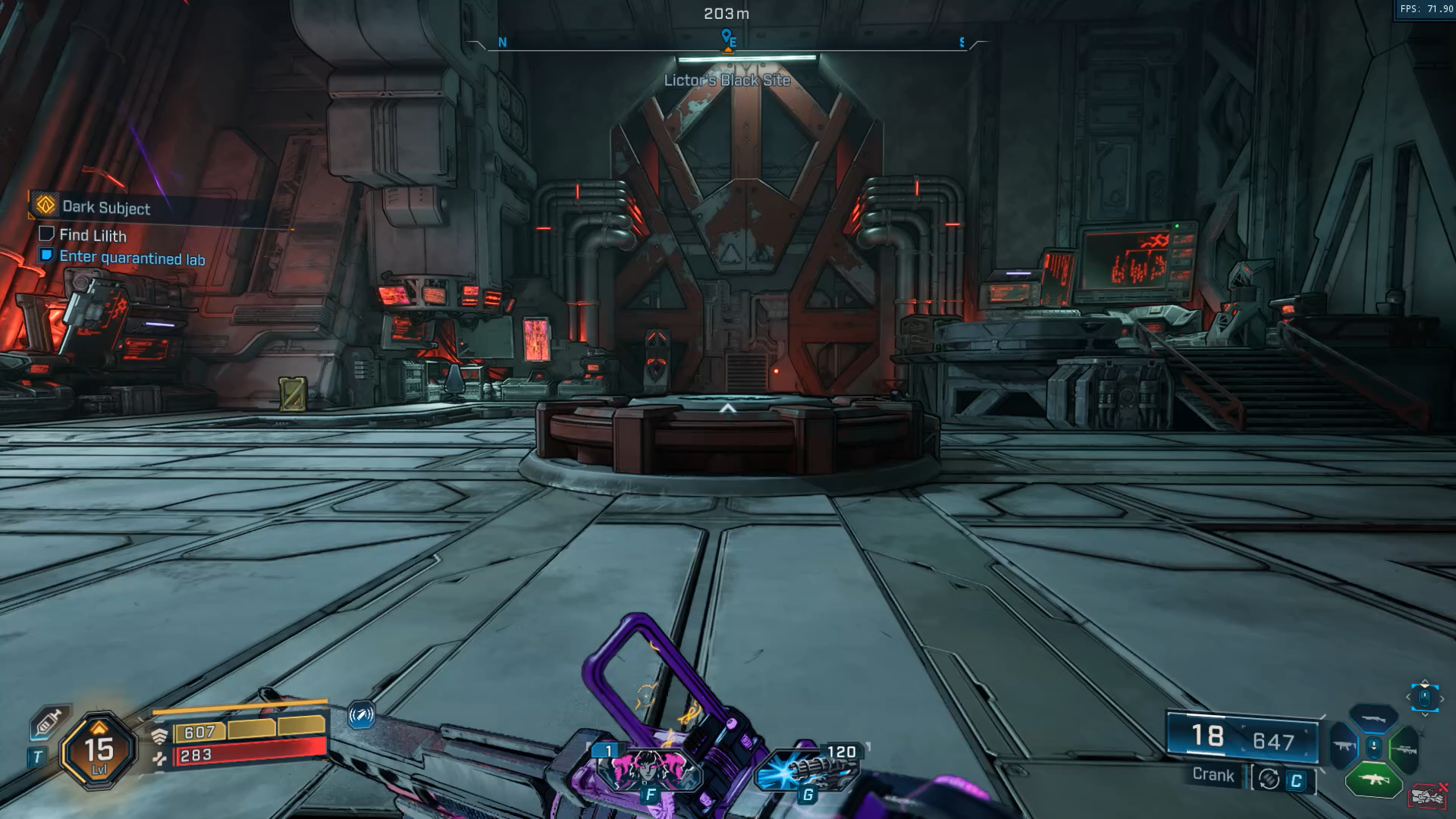
Task: Switch to the left SMG weapon slot
Action: [x=1345, y=747]
